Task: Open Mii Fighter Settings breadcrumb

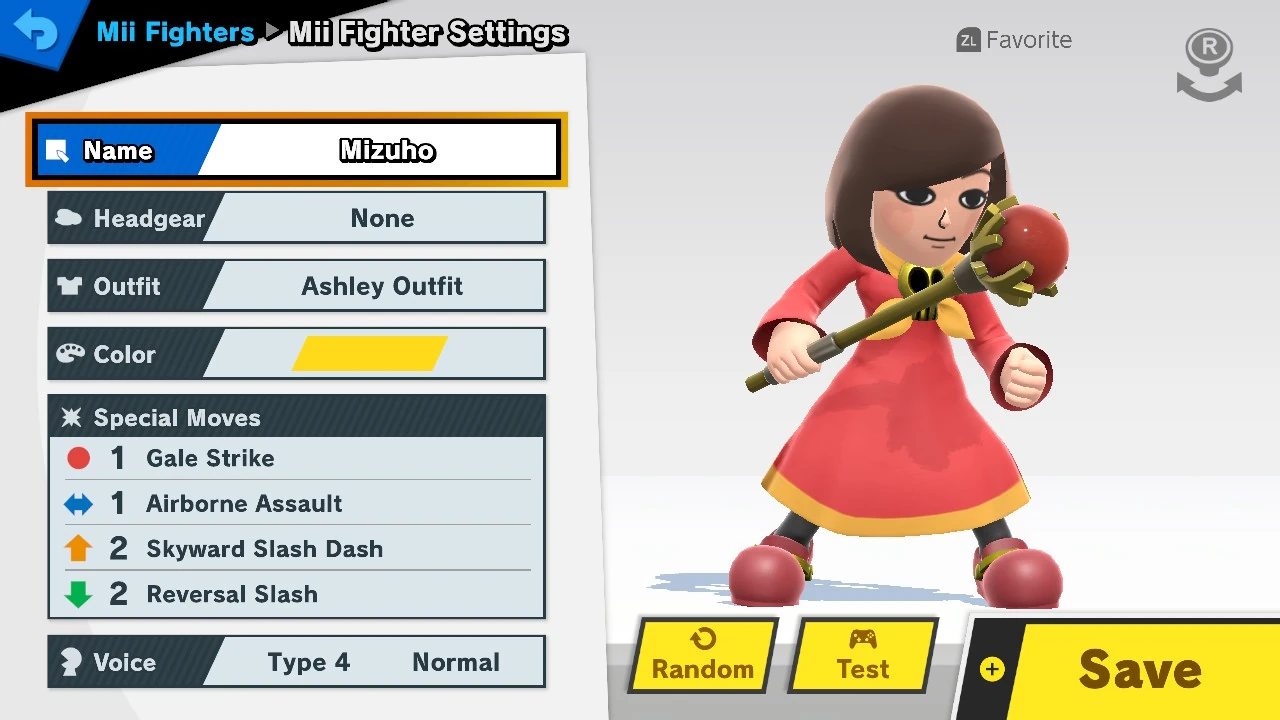Action: [x=427, y=33]
